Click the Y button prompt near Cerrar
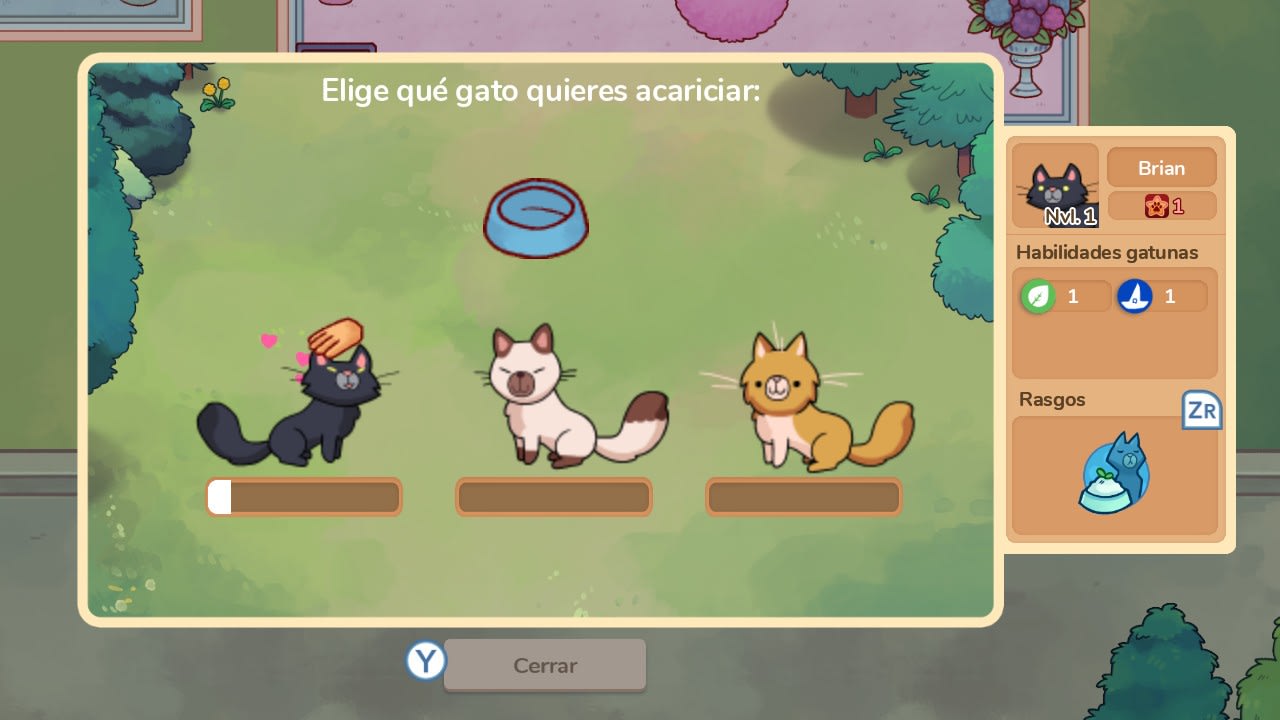 [424, 661]
